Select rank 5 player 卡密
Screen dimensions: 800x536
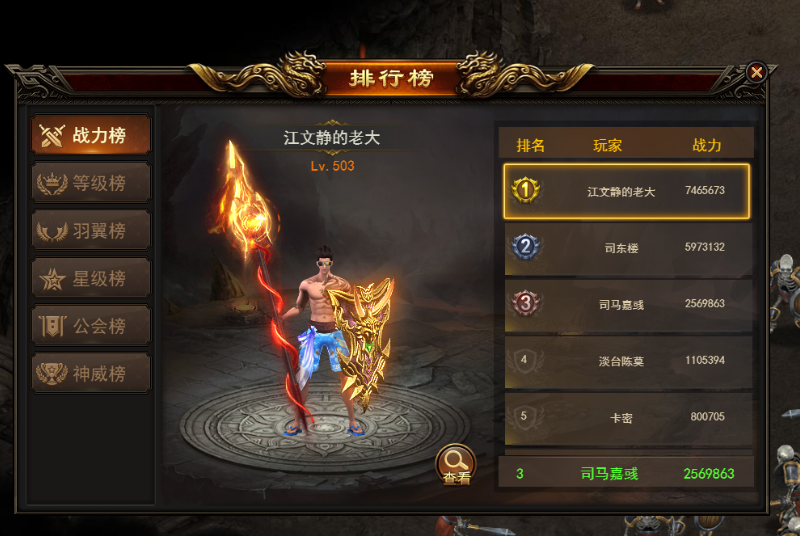pyautogui.click(x=626, y=417)
